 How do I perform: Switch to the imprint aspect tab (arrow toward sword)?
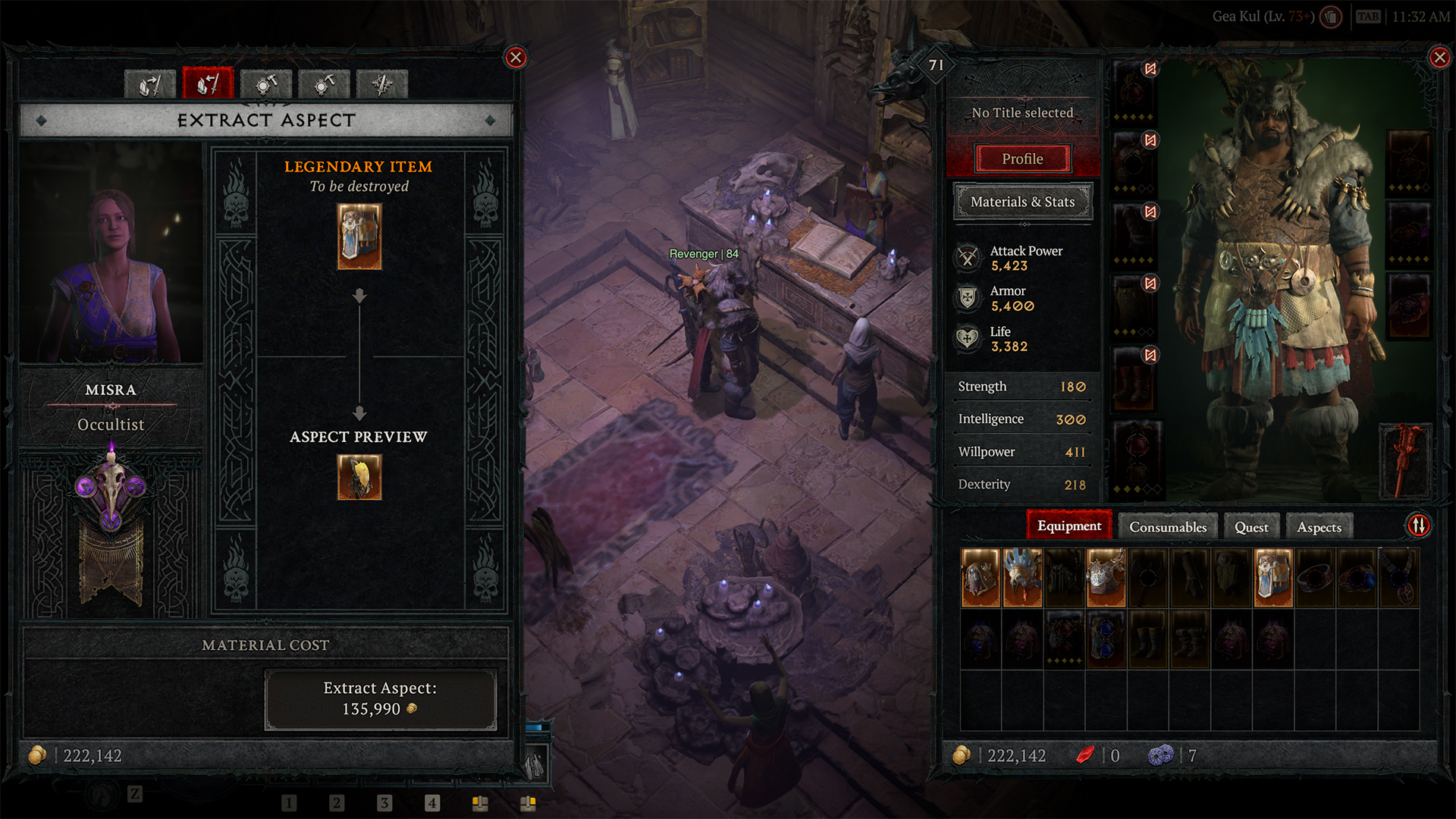pyautogui.click(x=150, y=84)
